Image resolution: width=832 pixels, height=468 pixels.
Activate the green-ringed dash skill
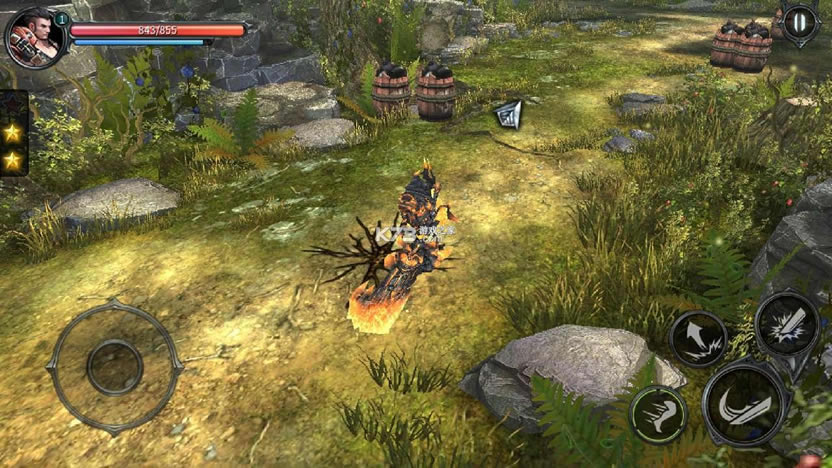[x=657, y=414]
